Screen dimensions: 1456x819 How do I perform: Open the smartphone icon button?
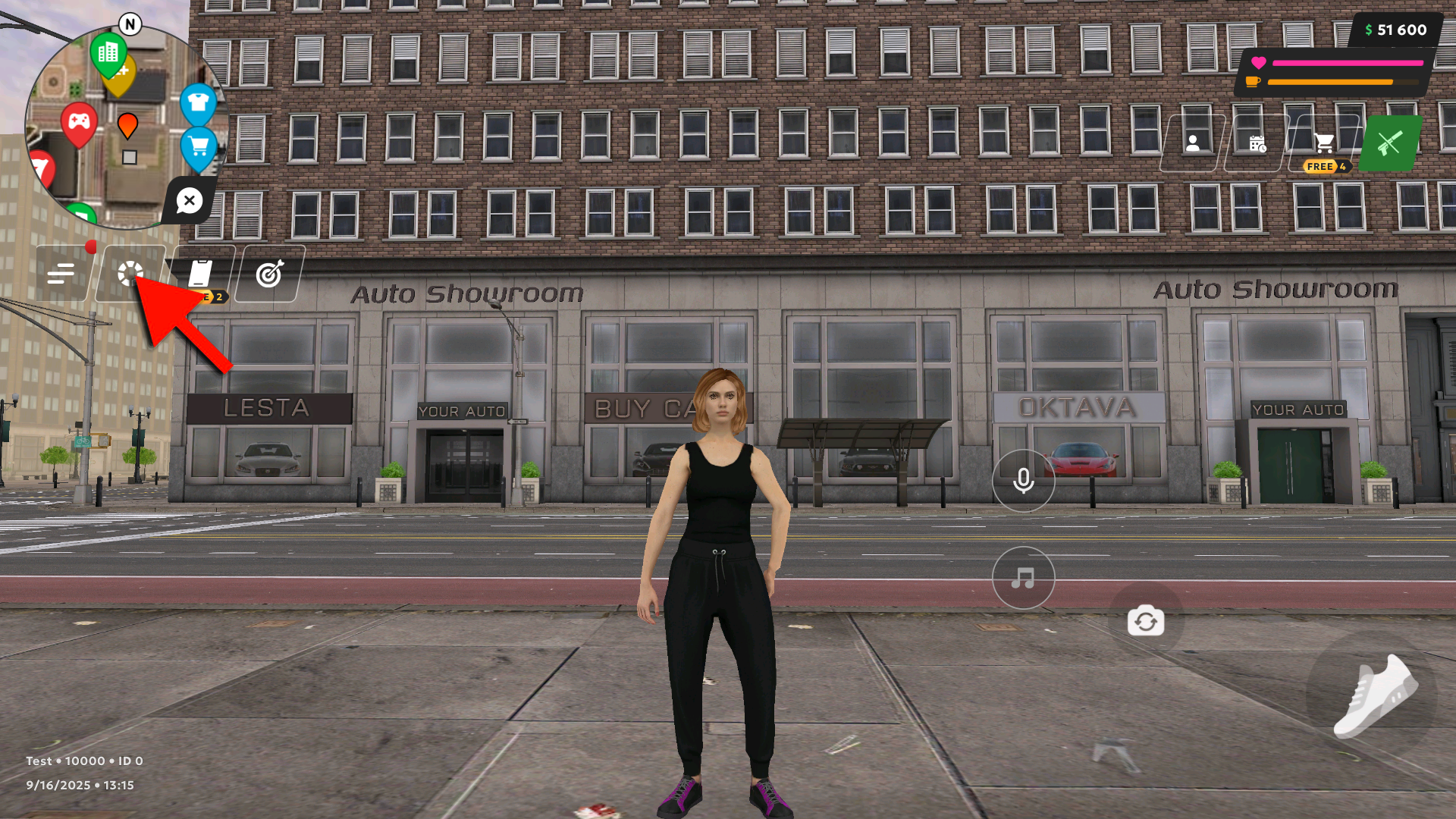200,273
